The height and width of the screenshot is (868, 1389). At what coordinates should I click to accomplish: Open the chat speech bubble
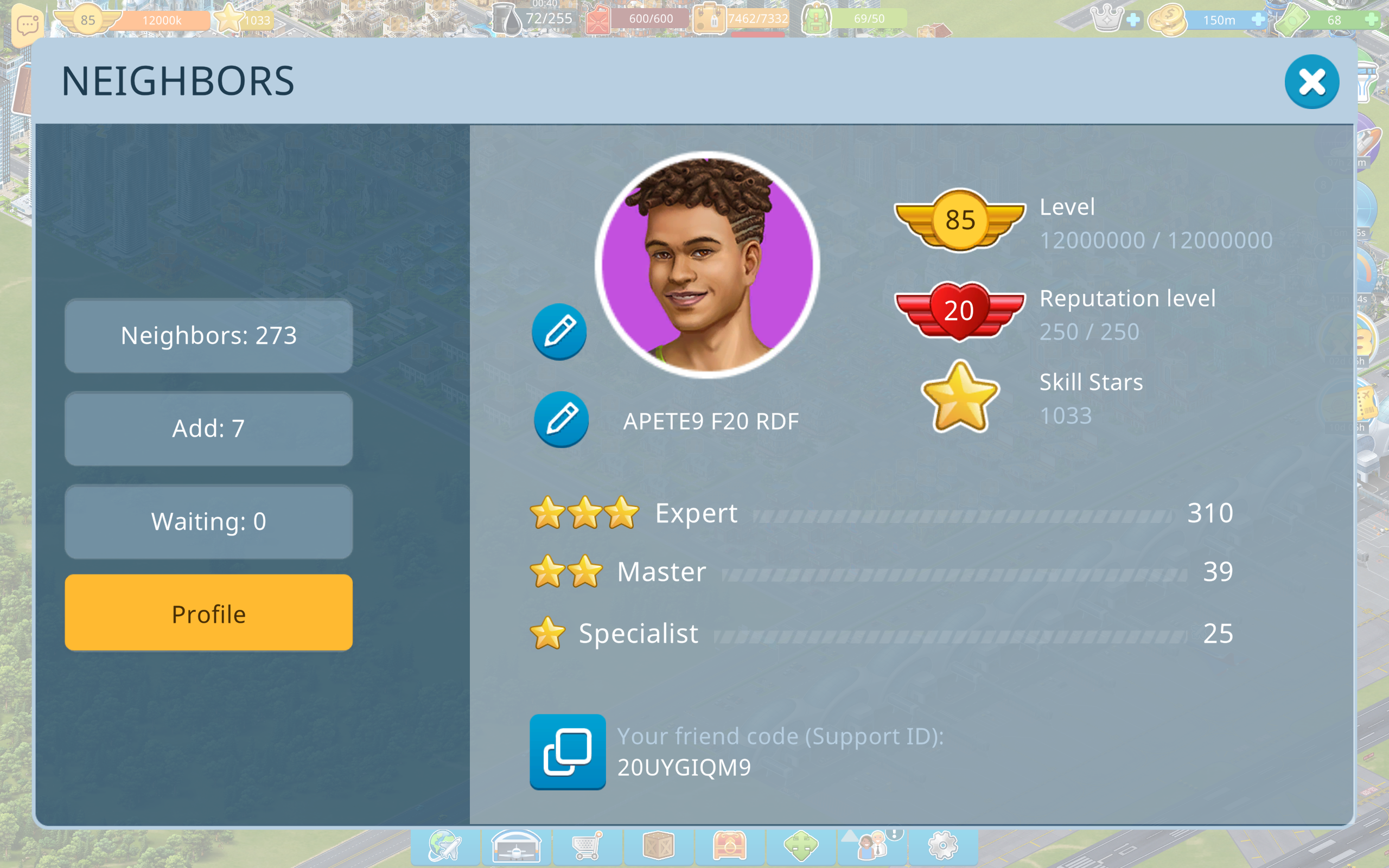coord(28,25)
